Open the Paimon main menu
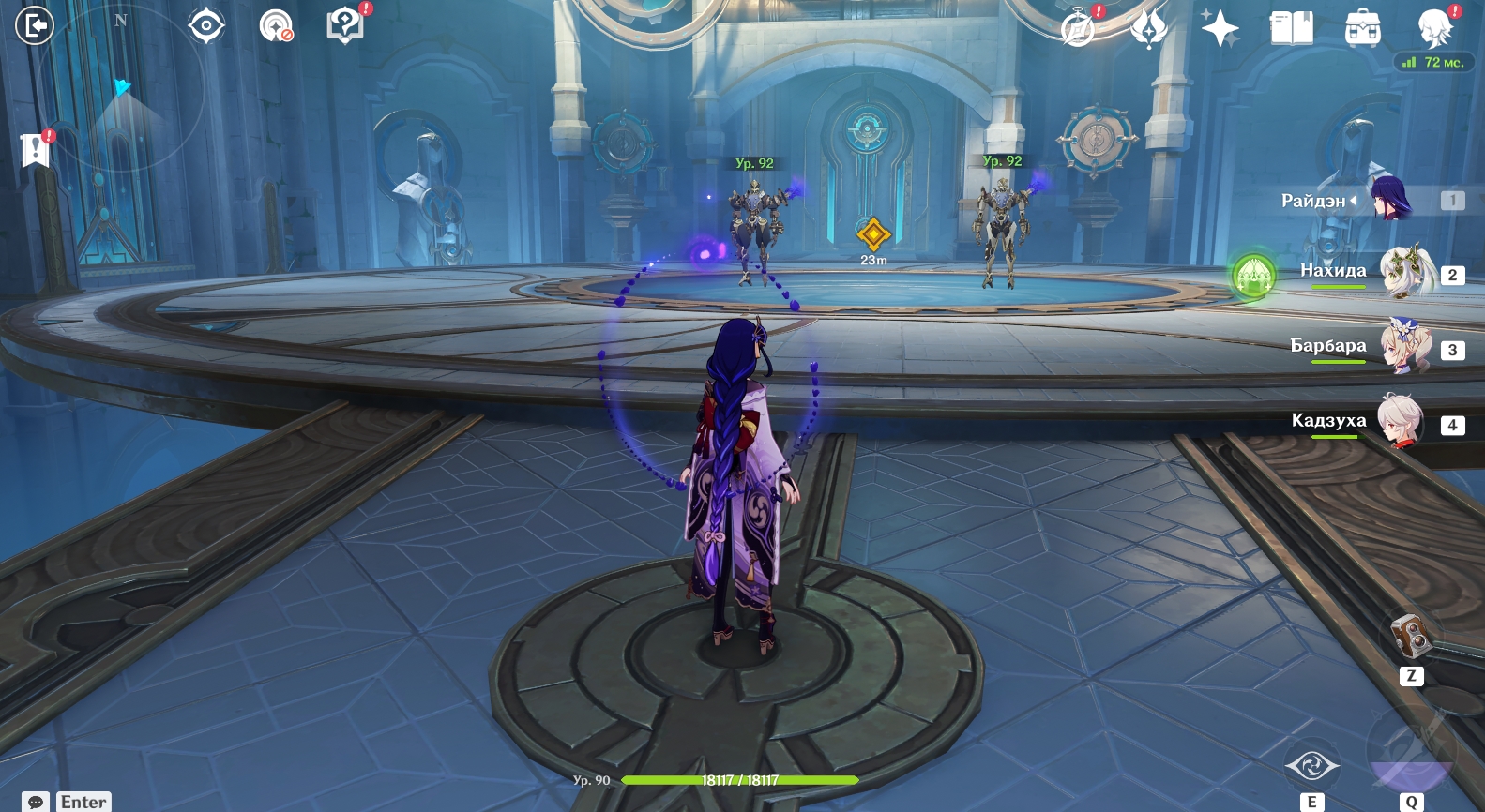The width and height of the screenshot is (1485, 812). click(x=1434, y=28)
